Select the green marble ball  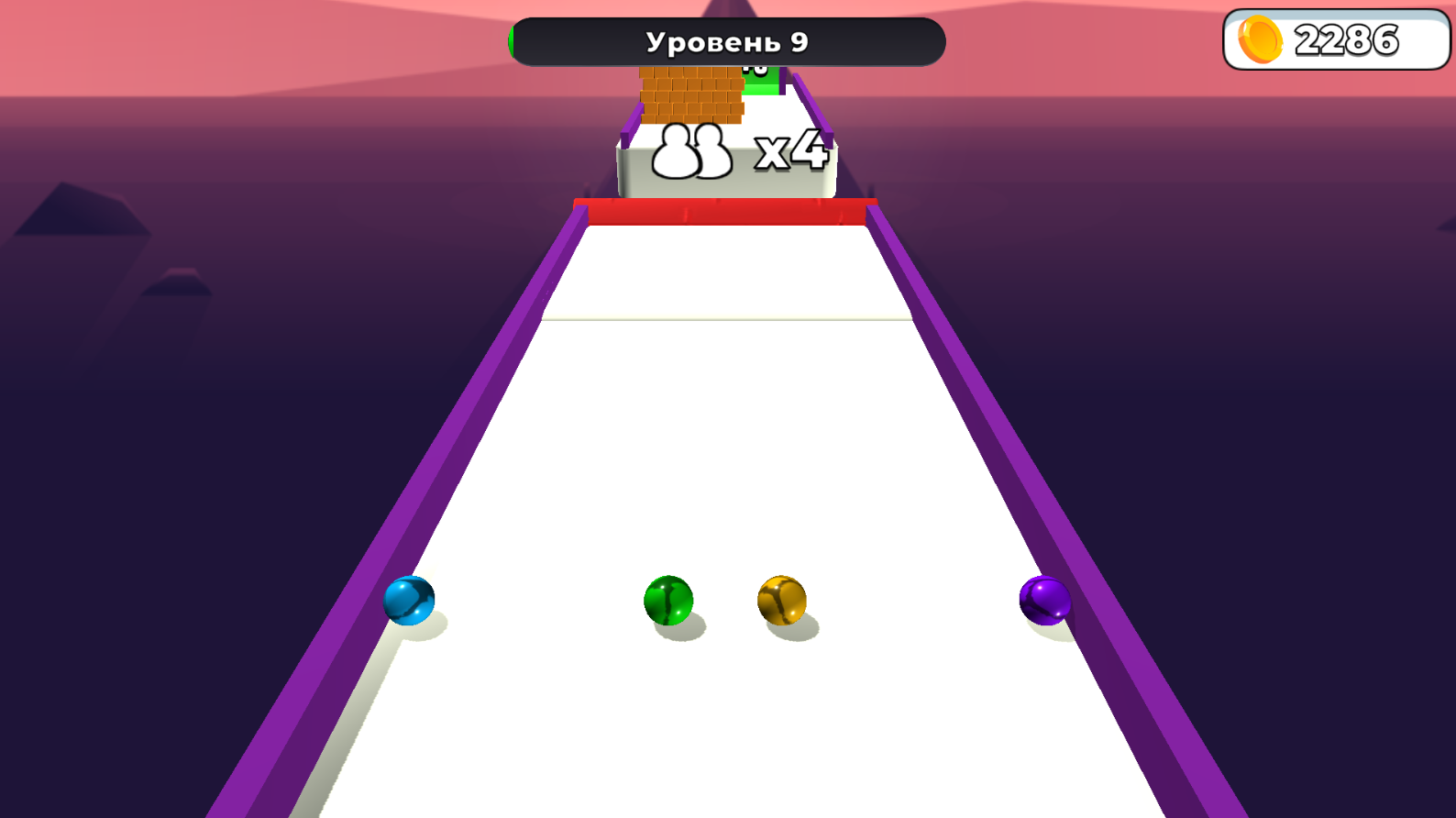point(669,601)
